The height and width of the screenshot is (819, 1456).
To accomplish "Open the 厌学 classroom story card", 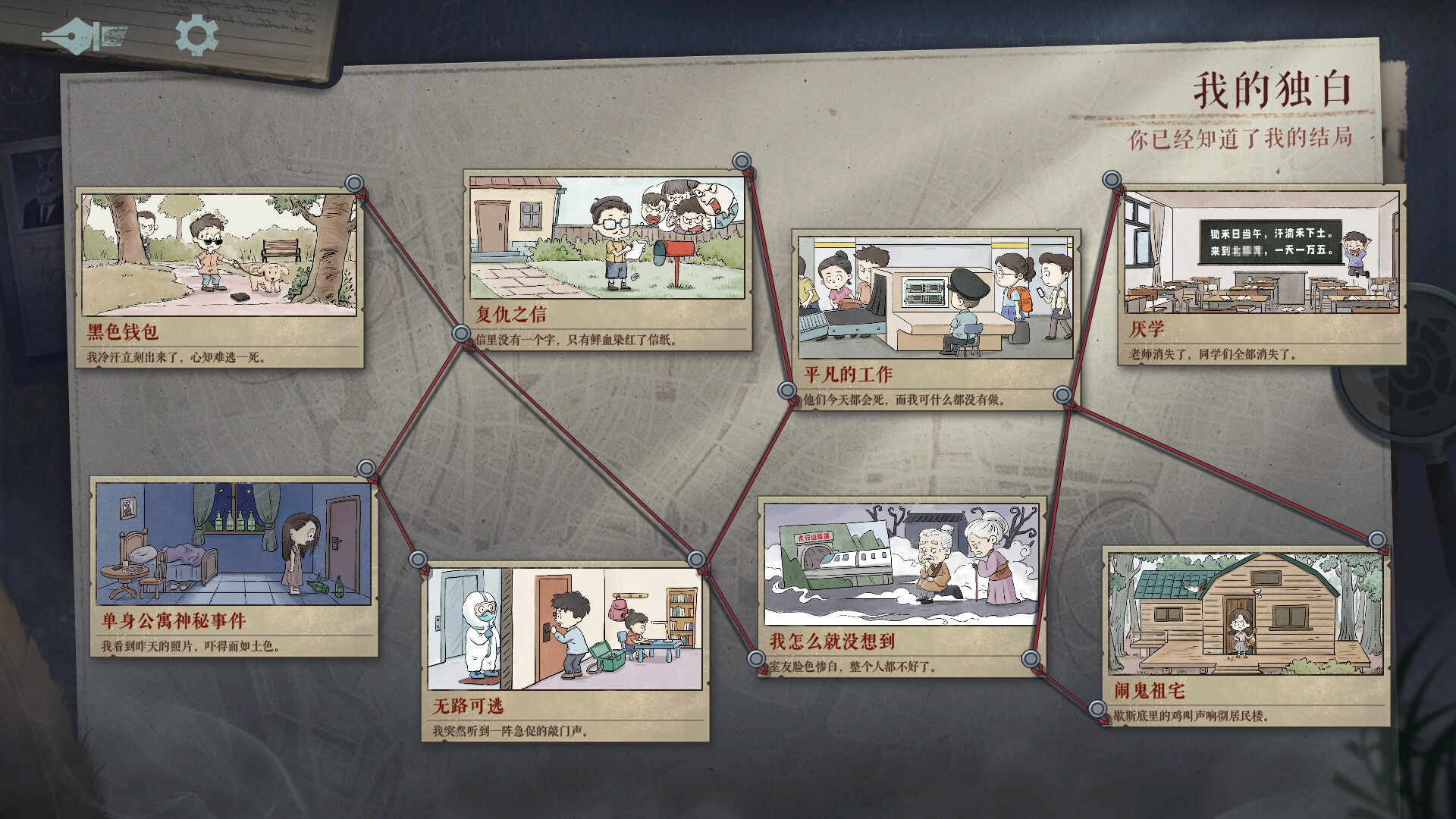I will click(1259, 250).
